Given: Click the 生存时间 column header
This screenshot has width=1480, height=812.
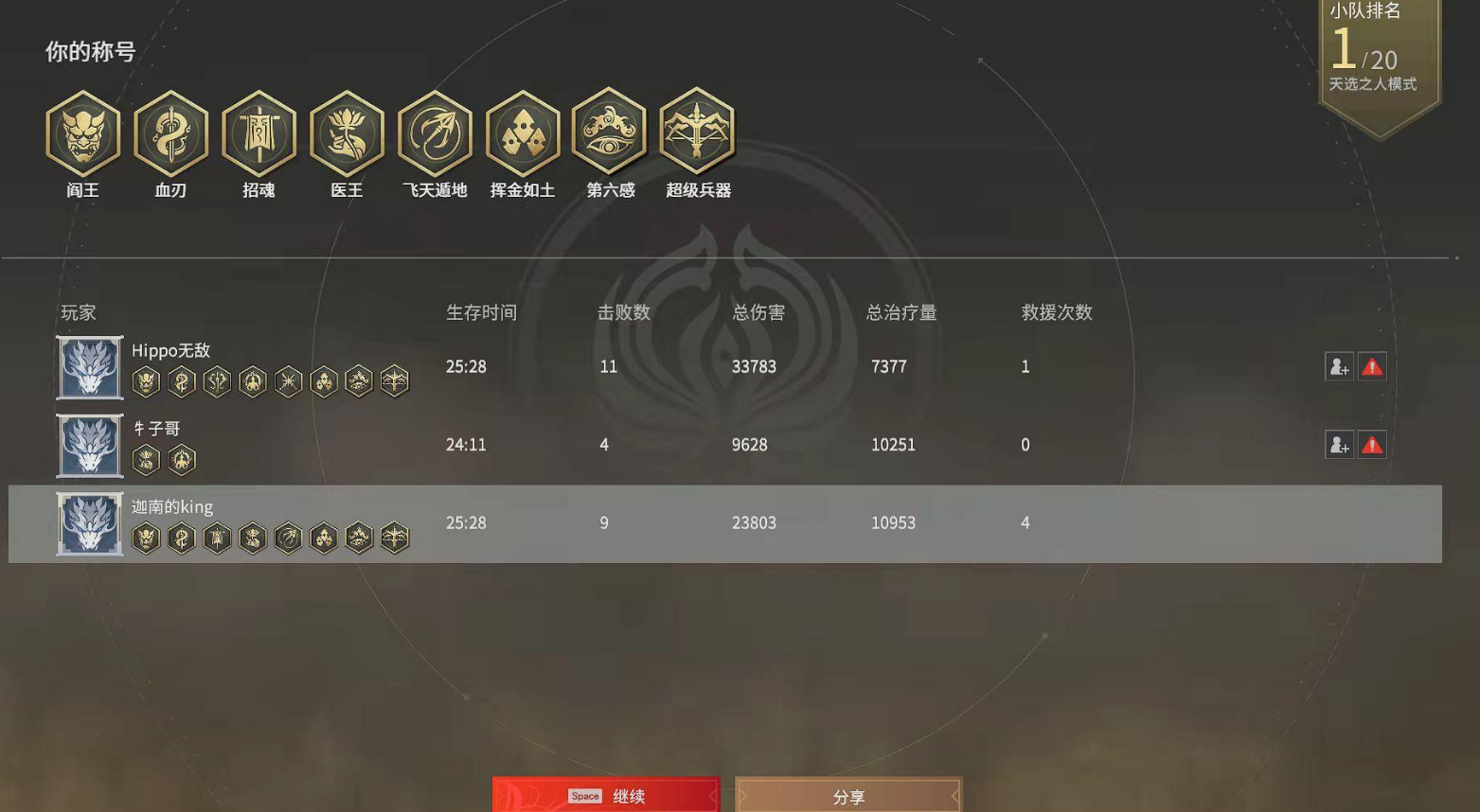Looking at the screenshot, I should click(482, 312).
